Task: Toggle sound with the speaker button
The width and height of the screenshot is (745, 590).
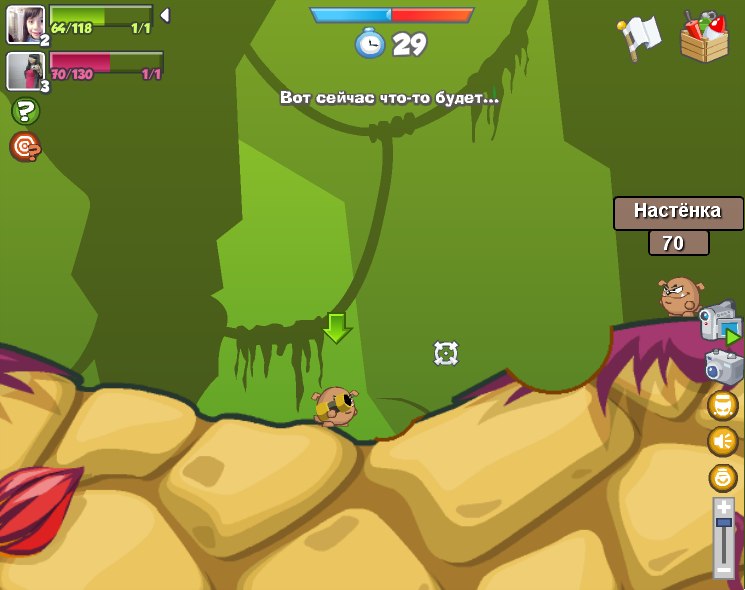Action: point(722,441)
